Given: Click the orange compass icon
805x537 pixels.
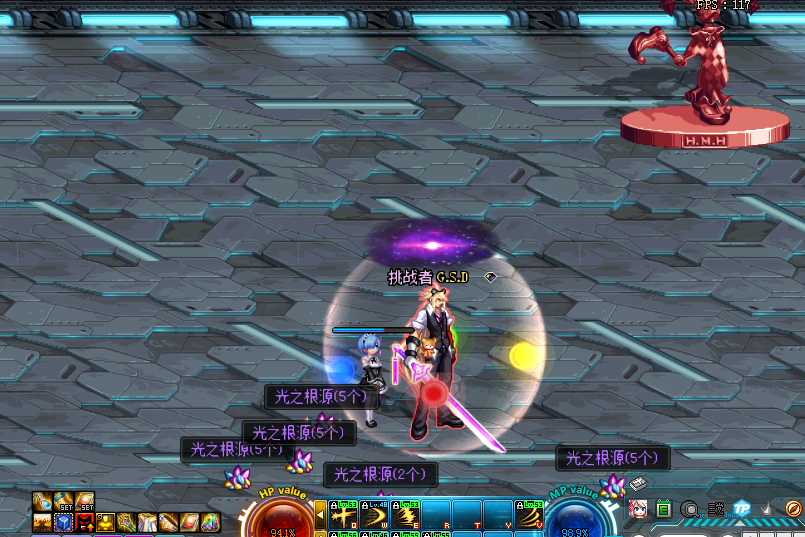Looking at the screenshot, I should point(792,509).
